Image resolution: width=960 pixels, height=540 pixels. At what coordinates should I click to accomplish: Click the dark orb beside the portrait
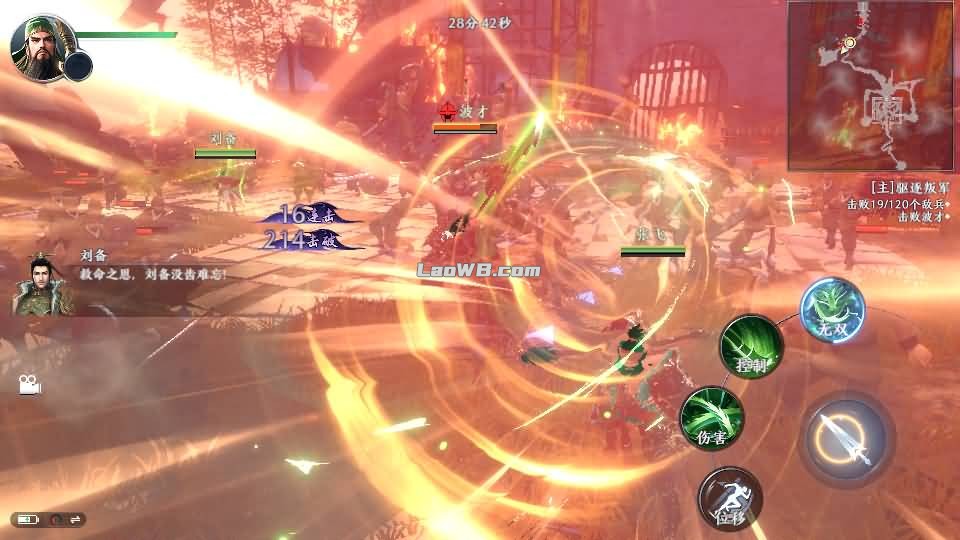[x=78, y=66]
